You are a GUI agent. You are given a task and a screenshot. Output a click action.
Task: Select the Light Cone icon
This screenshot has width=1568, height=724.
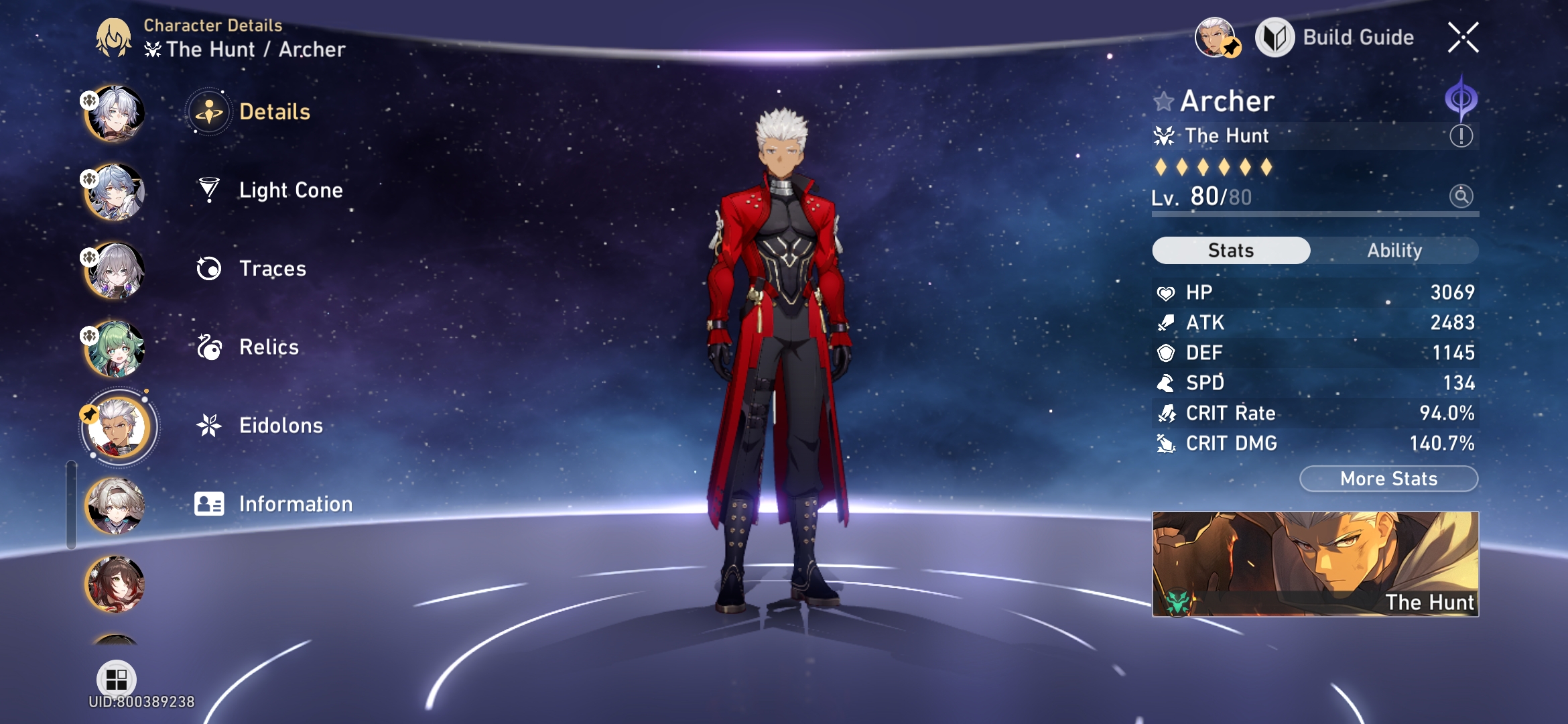pyautogui.click(x=210, y=190)
